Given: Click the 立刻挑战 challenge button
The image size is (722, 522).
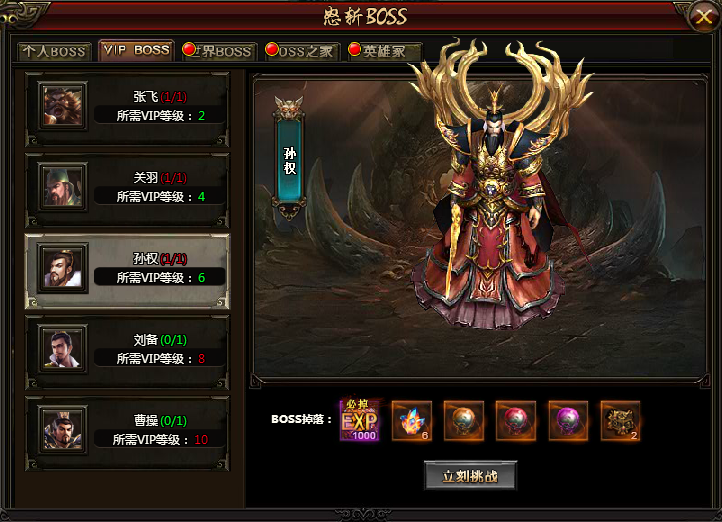Looking at the screenshot, I should 469,475.
